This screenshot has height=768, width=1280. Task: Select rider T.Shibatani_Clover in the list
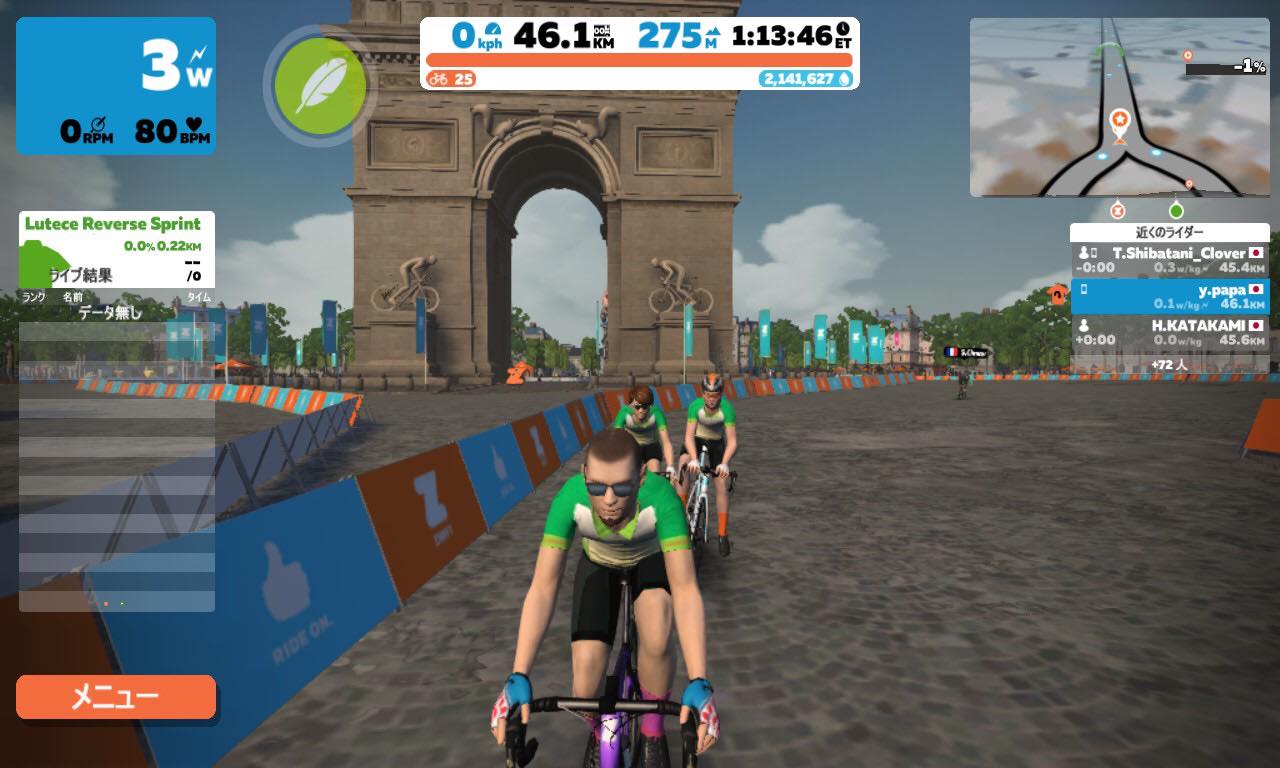(x=1169, y=260)
